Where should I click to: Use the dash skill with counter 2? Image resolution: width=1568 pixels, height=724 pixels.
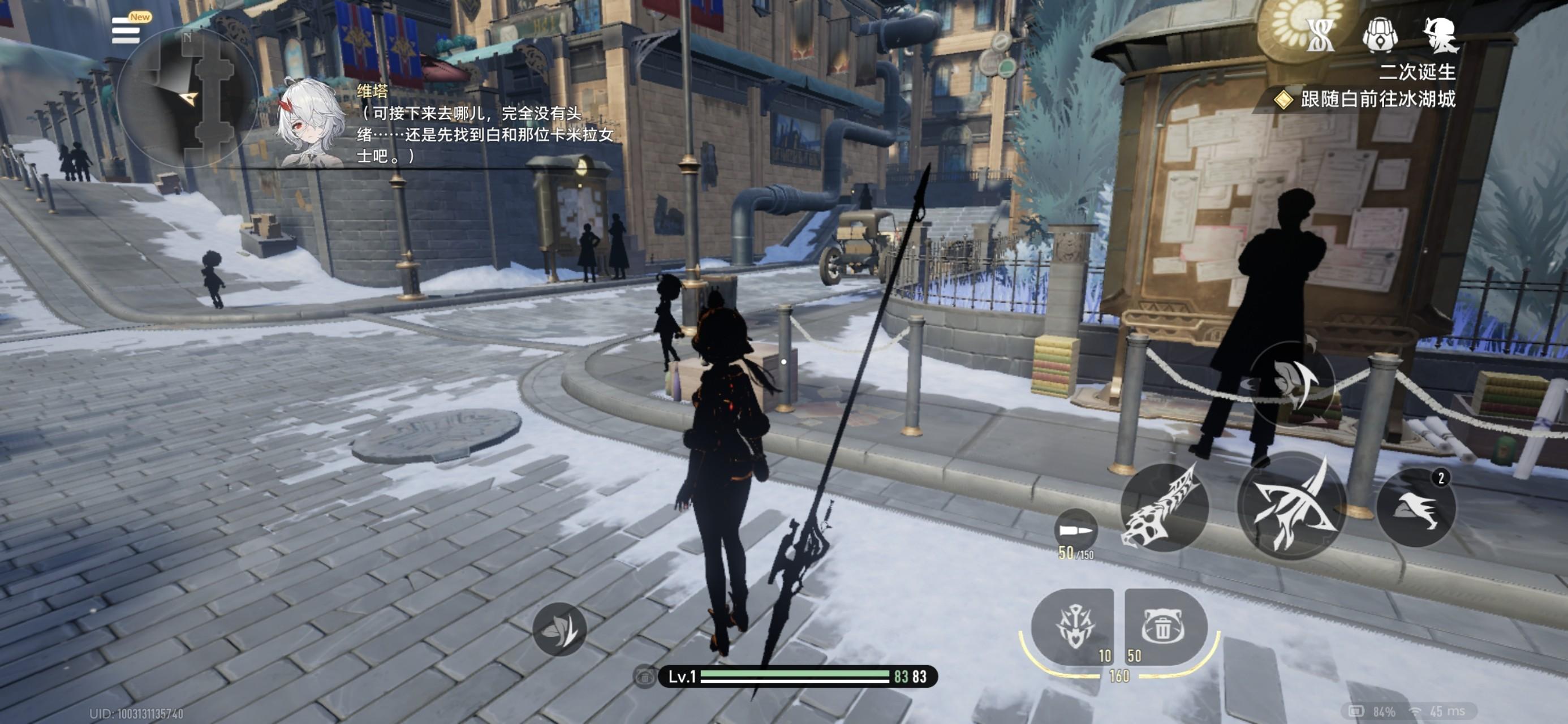(1416, 508)
